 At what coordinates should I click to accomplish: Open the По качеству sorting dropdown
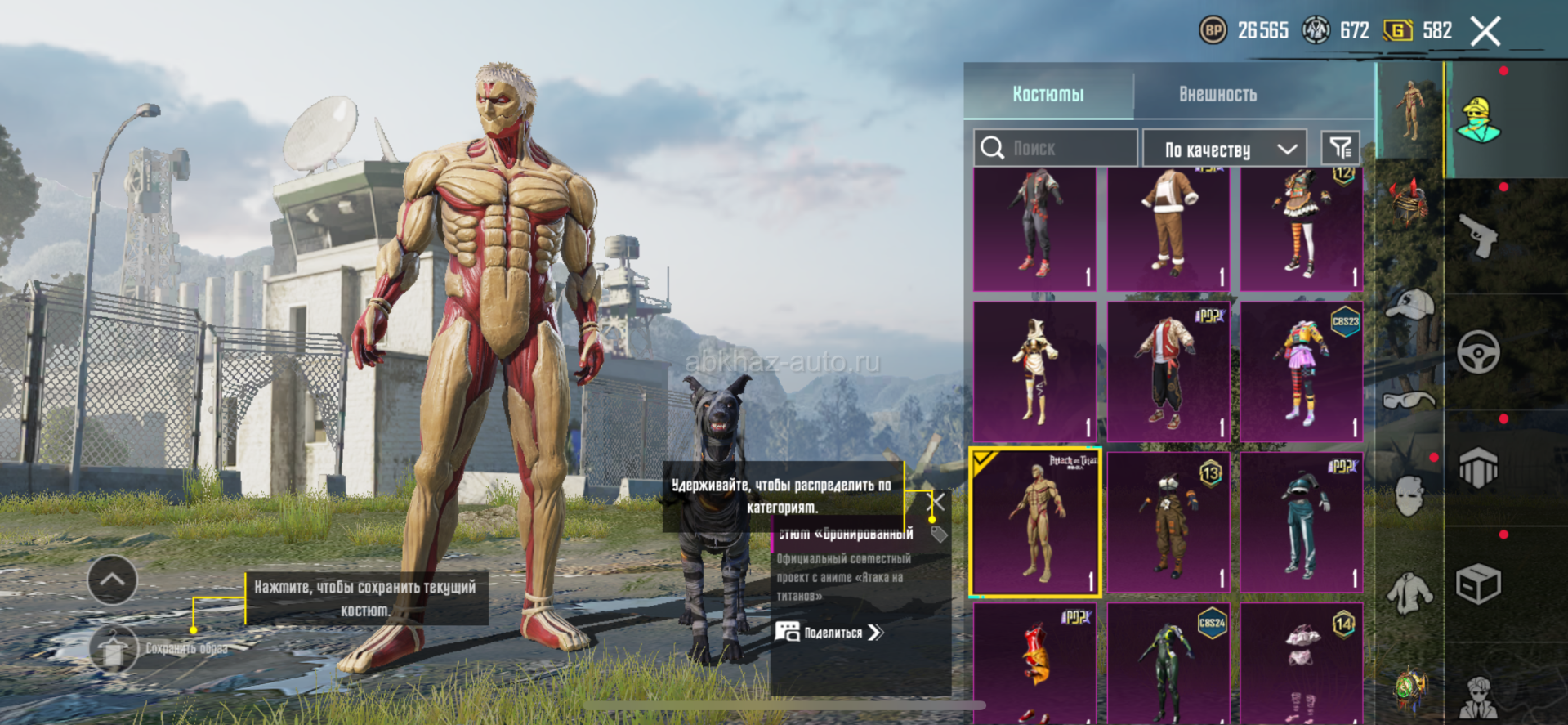pos(1225,150)
